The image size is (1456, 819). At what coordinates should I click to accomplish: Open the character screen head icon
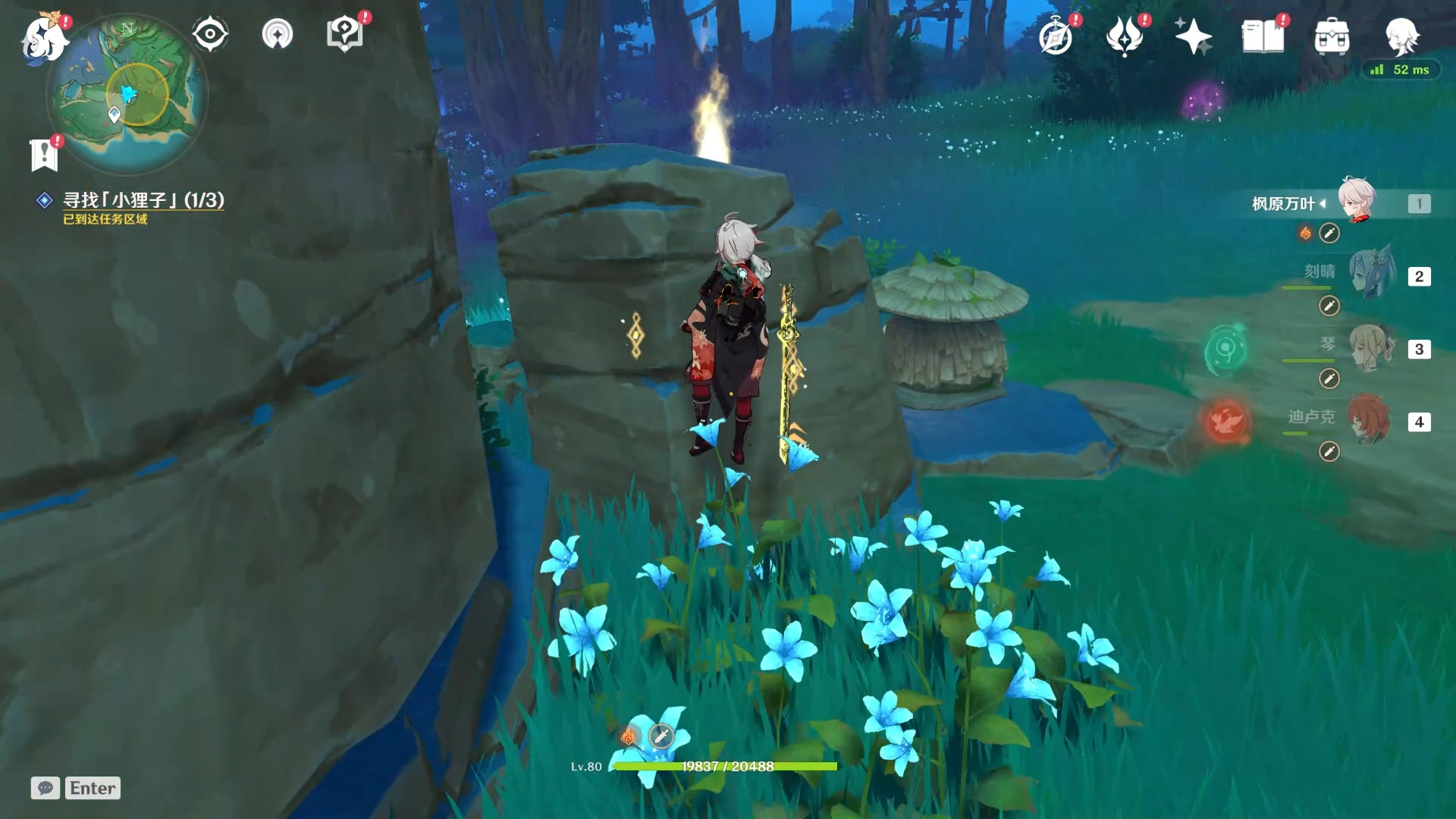tap(1401, 36)
